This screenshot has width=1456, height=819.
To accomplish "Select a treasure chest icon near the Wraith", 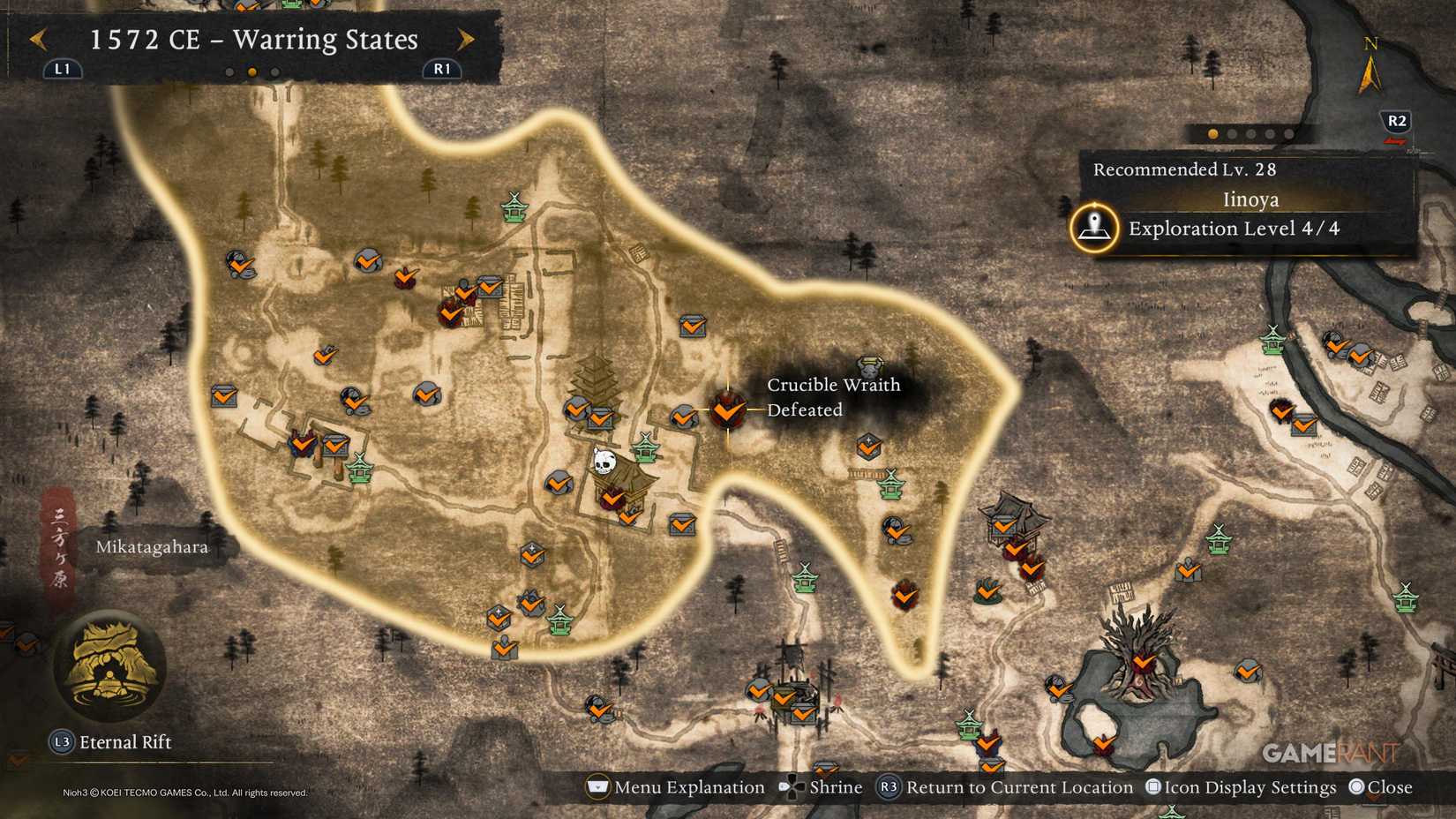I will (694, 327).
